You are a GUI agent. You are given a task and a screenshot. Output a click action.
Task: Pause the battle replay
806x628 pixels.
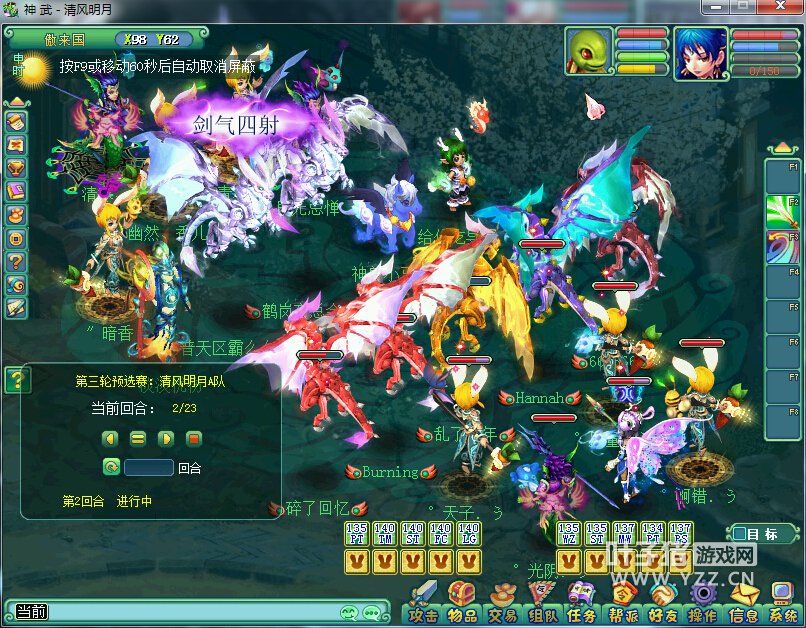click(138, 438)
